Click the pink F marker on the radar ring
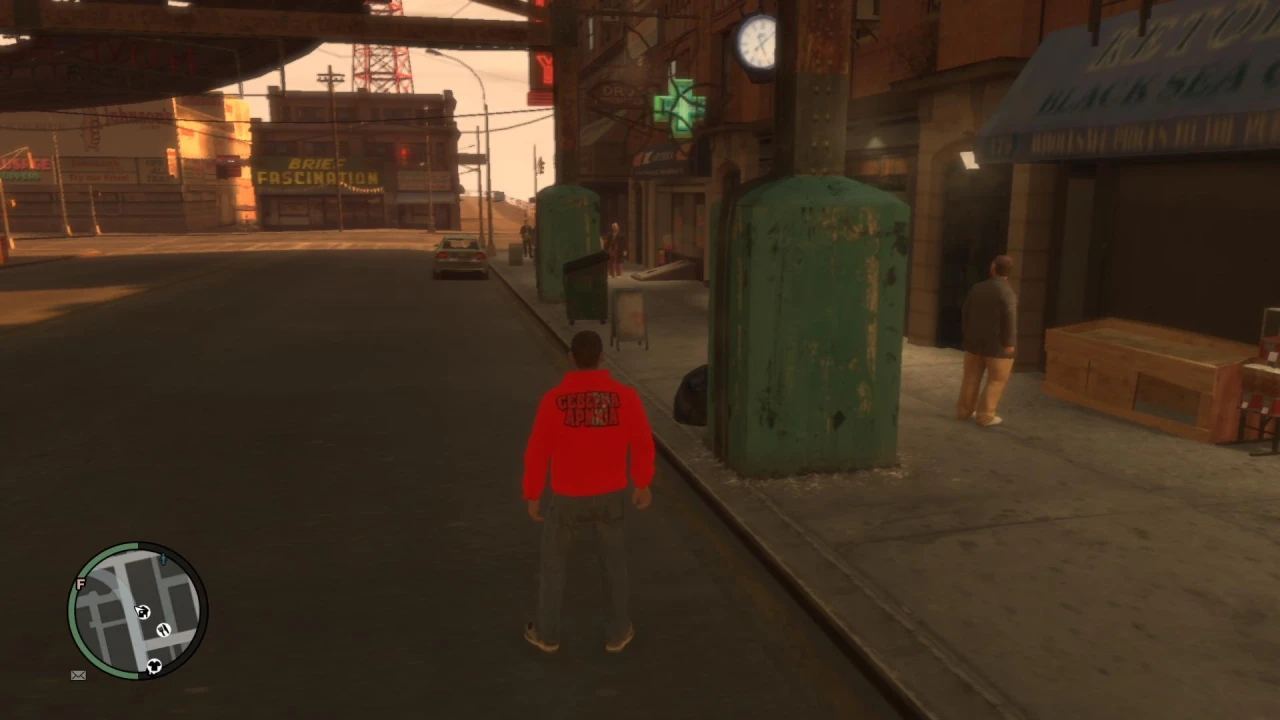 [80, 585]
